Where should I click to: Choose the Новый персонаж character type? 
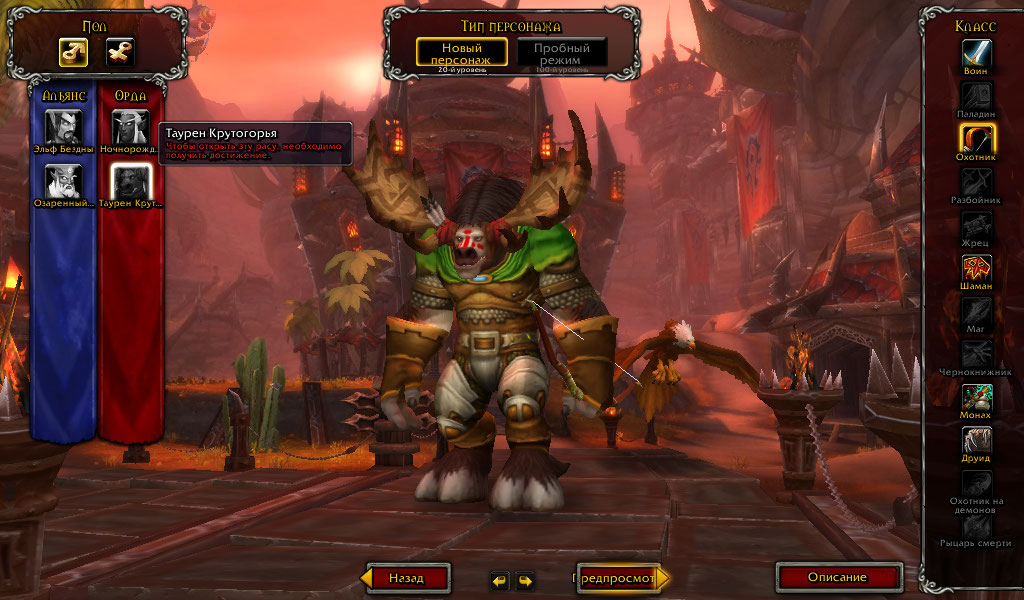point(462,53)
